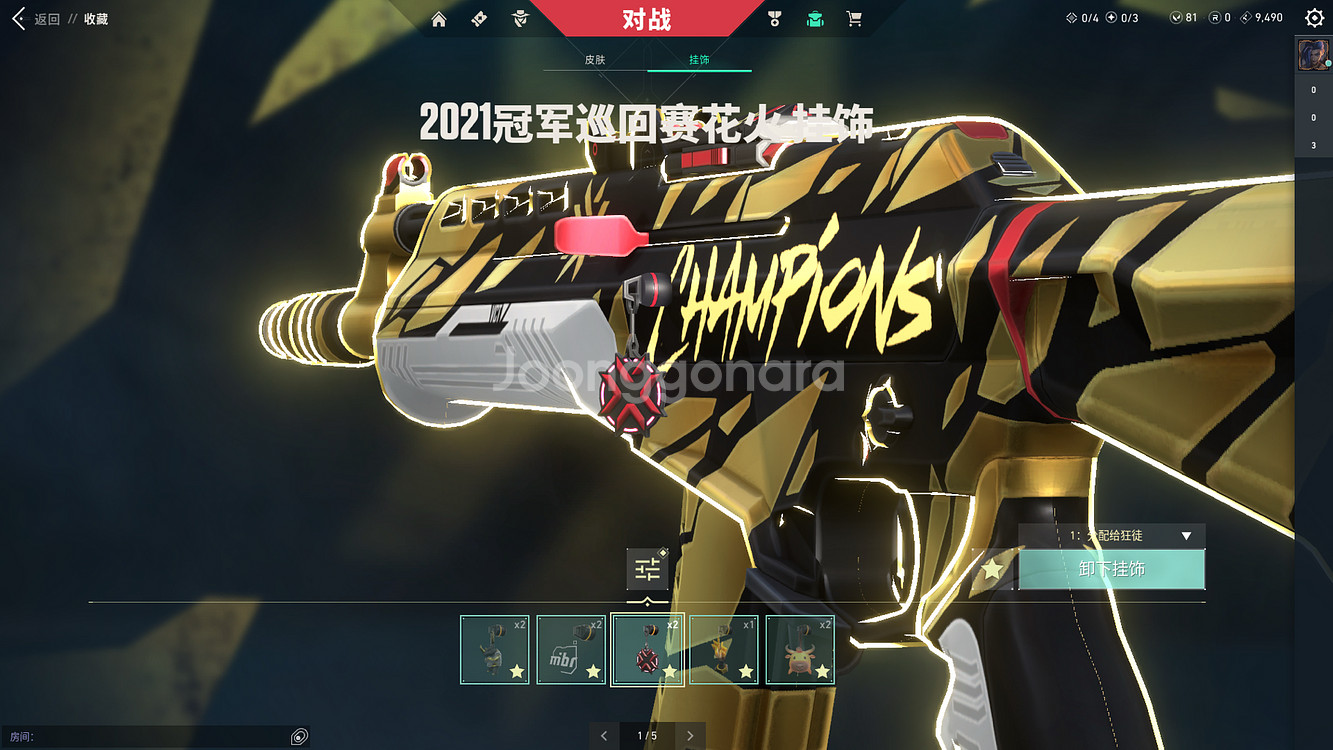Click the player avatar portrait
1333x750 pixels.
pos(1313,55)
